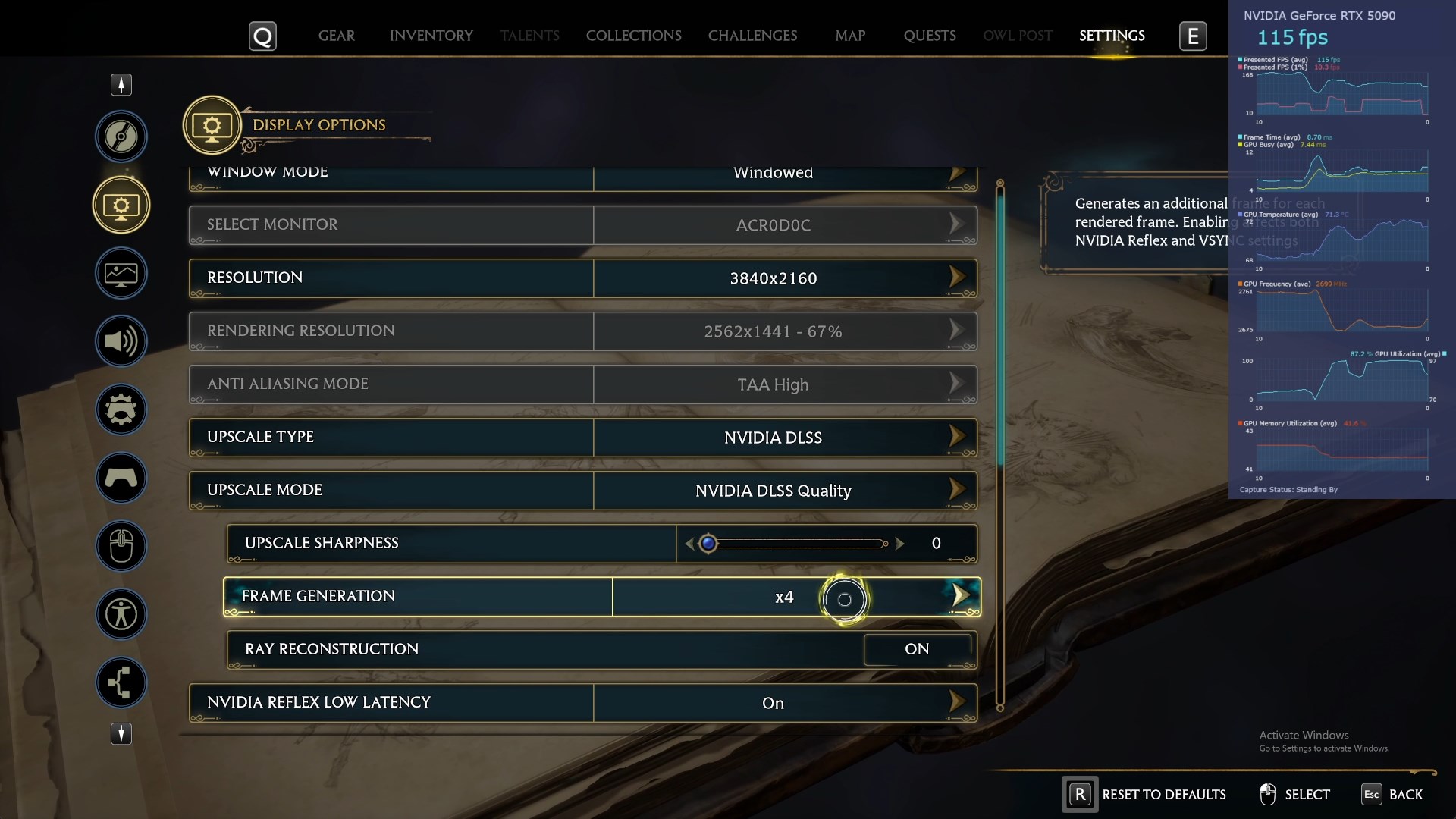Go back with the Back button
The image size is (1456, 819).
tap(1393, 794)
